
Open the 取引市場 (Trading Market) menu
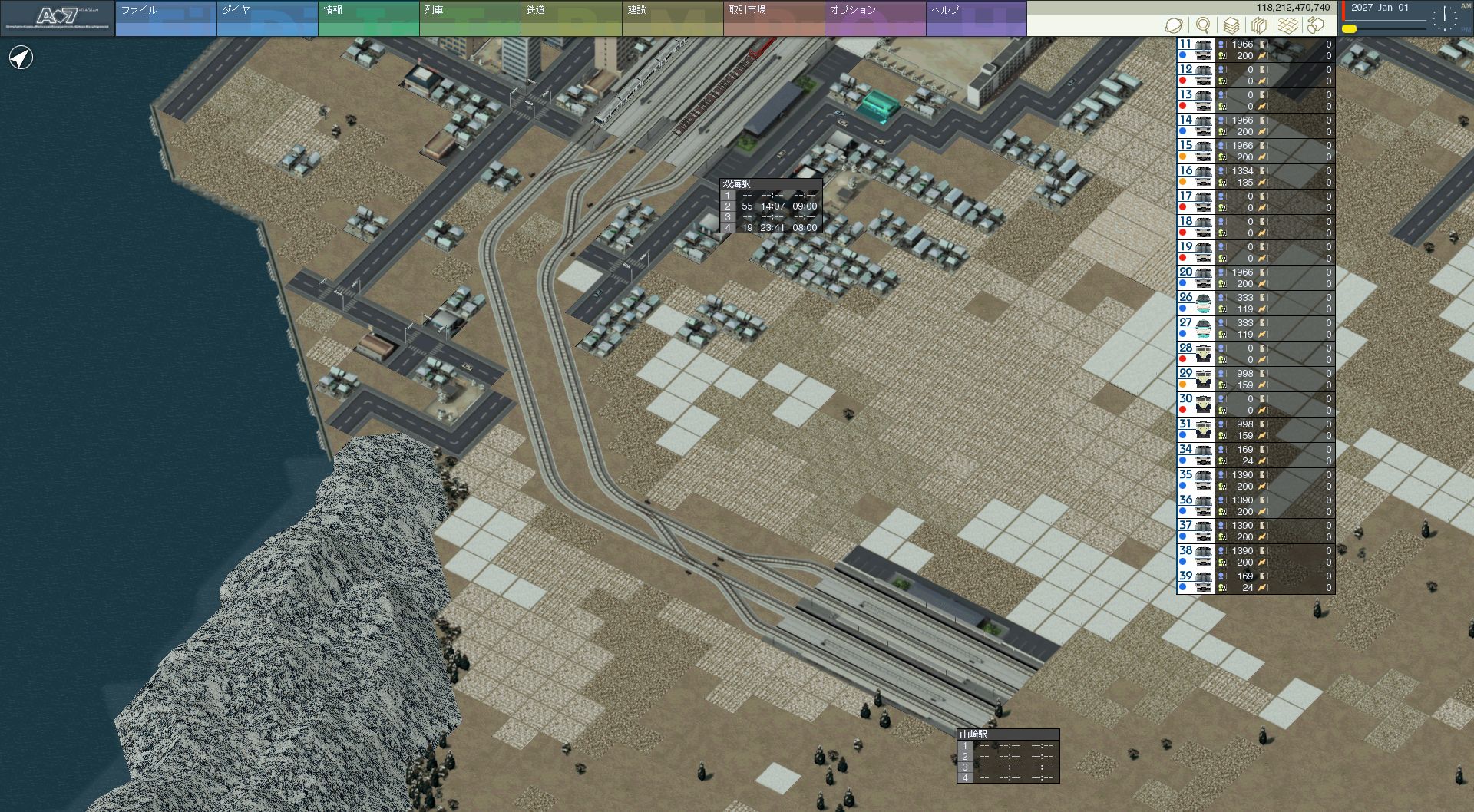click(773, 18)
